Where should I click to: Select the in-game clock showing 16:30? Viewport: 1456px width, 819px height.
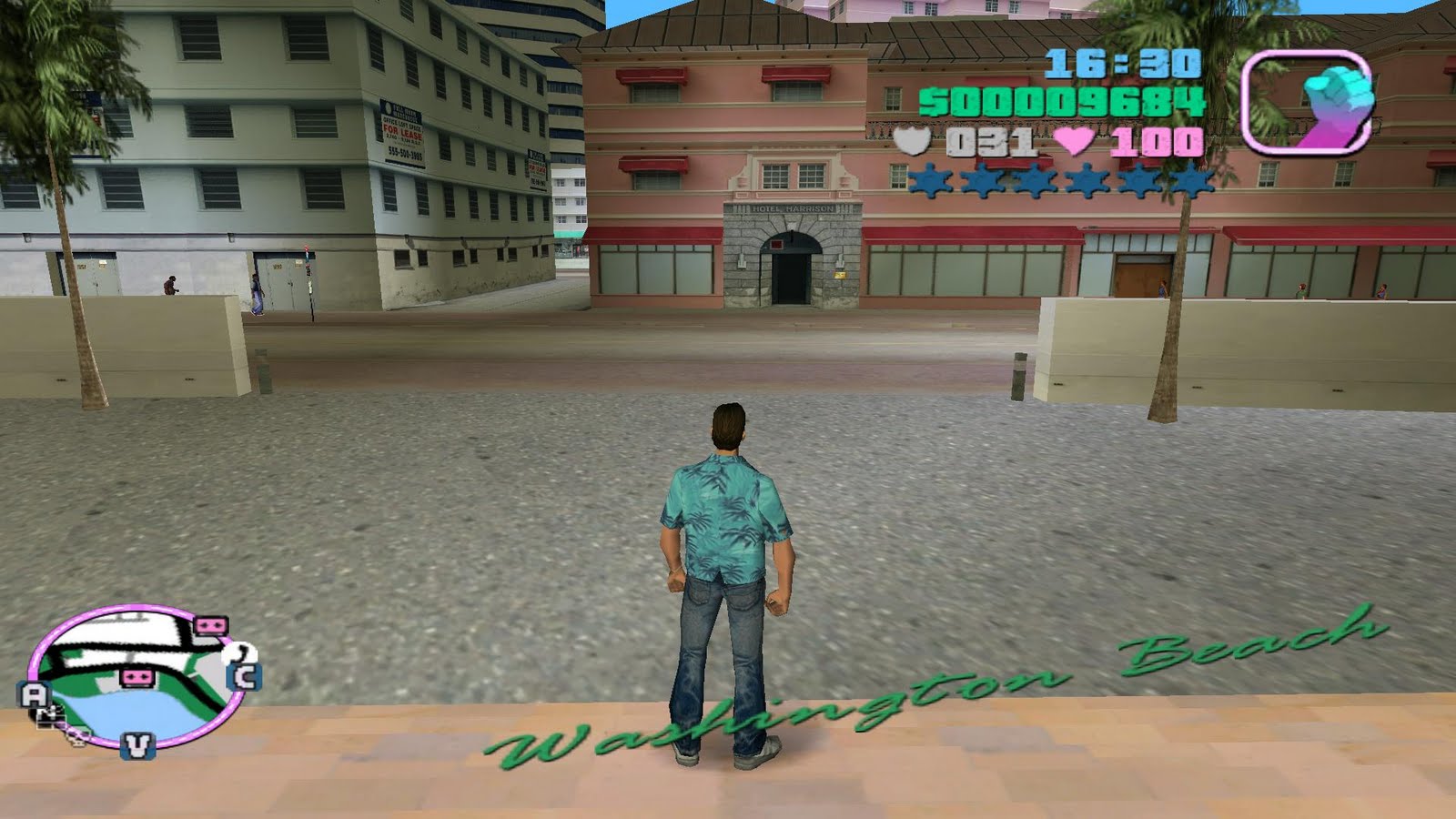tap(1121, 64)
